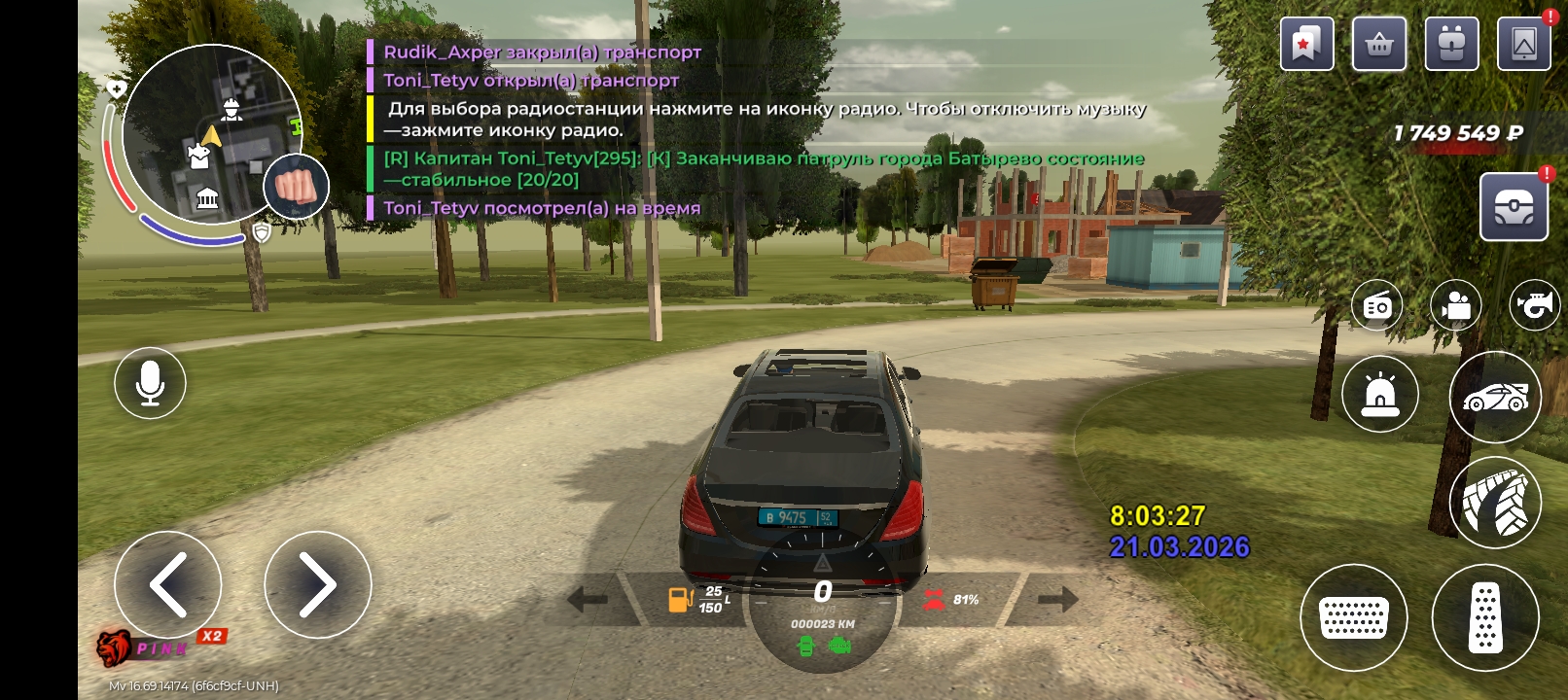The width and height of the screenshot is (1568, 700).
Task: Toggle the microphone voice chat
Action: [150, 383]
